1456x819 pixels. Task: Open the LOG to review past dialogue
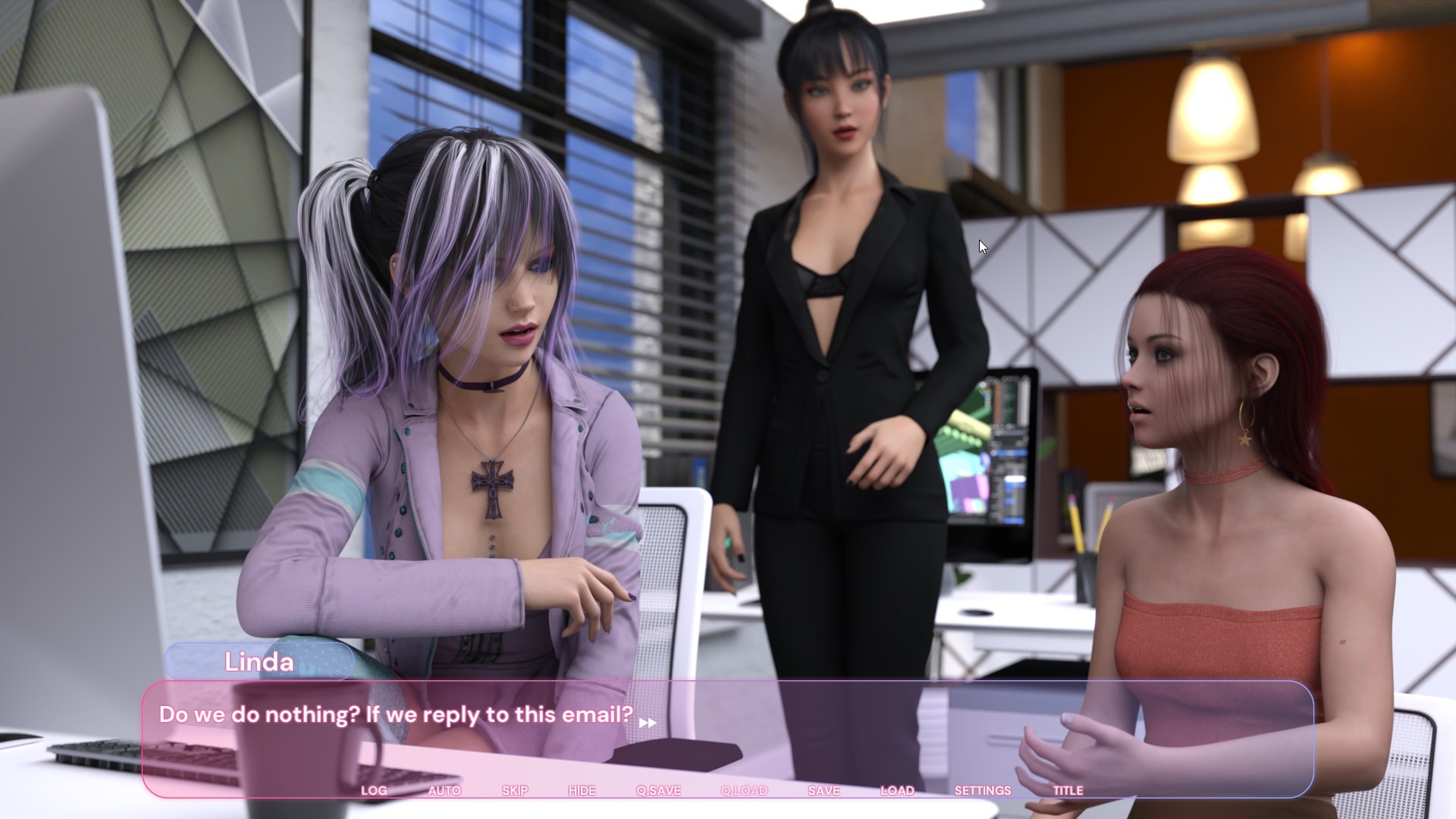(372, 790)
